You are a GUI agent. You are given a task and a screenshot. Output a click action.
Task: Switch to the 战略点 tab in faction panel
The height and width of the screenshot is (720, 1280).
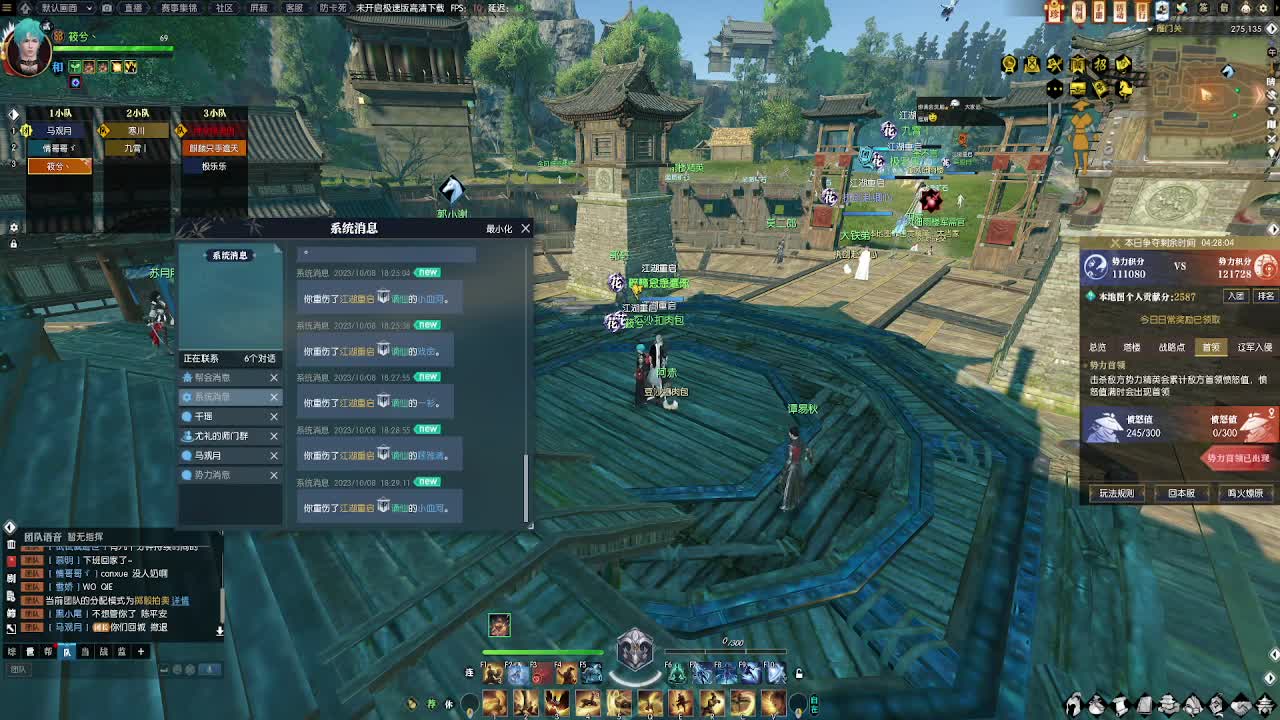(1171, 347)
